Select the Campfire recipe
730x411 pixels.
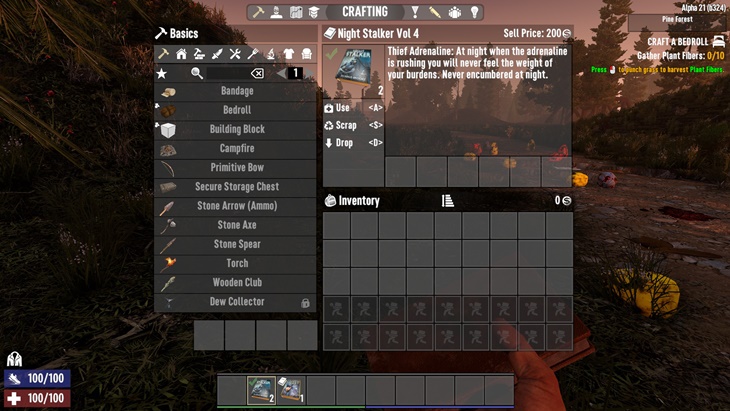point(236,149)
